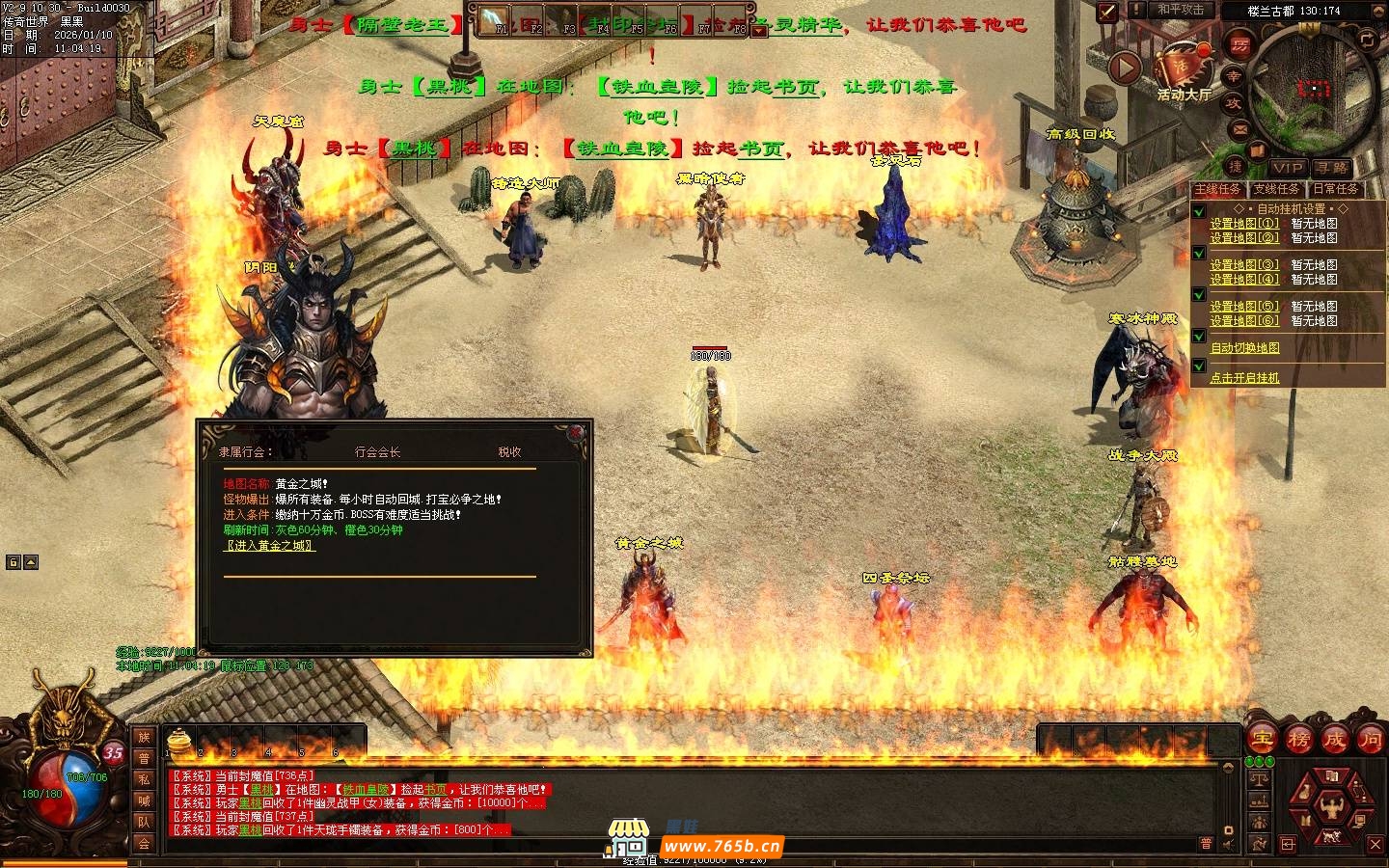
Task: Open the 活动大厅 activity hall
Action: [x=1184, y=68]
